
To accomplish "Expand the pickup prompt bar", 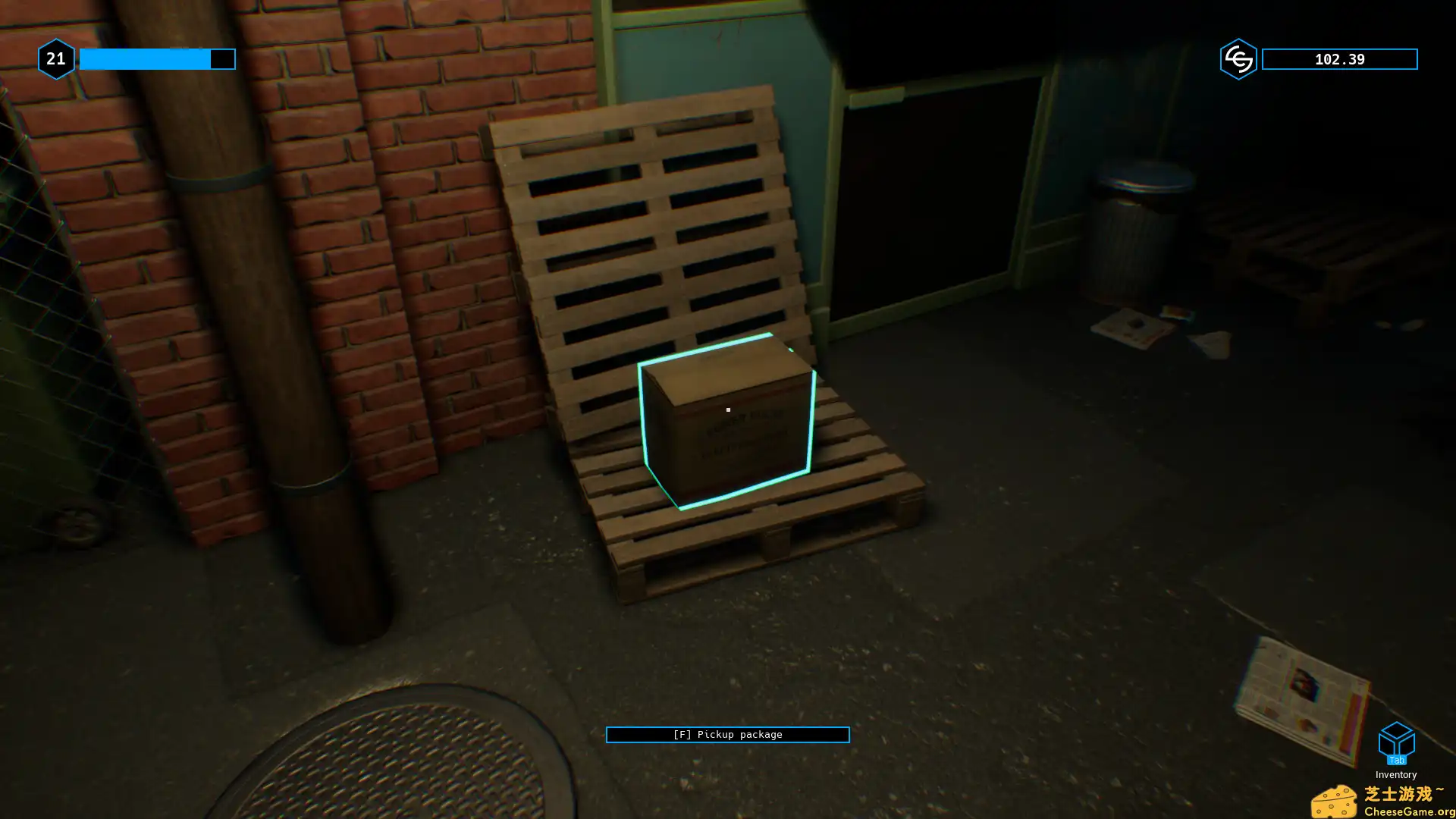I will click(727, 734).
